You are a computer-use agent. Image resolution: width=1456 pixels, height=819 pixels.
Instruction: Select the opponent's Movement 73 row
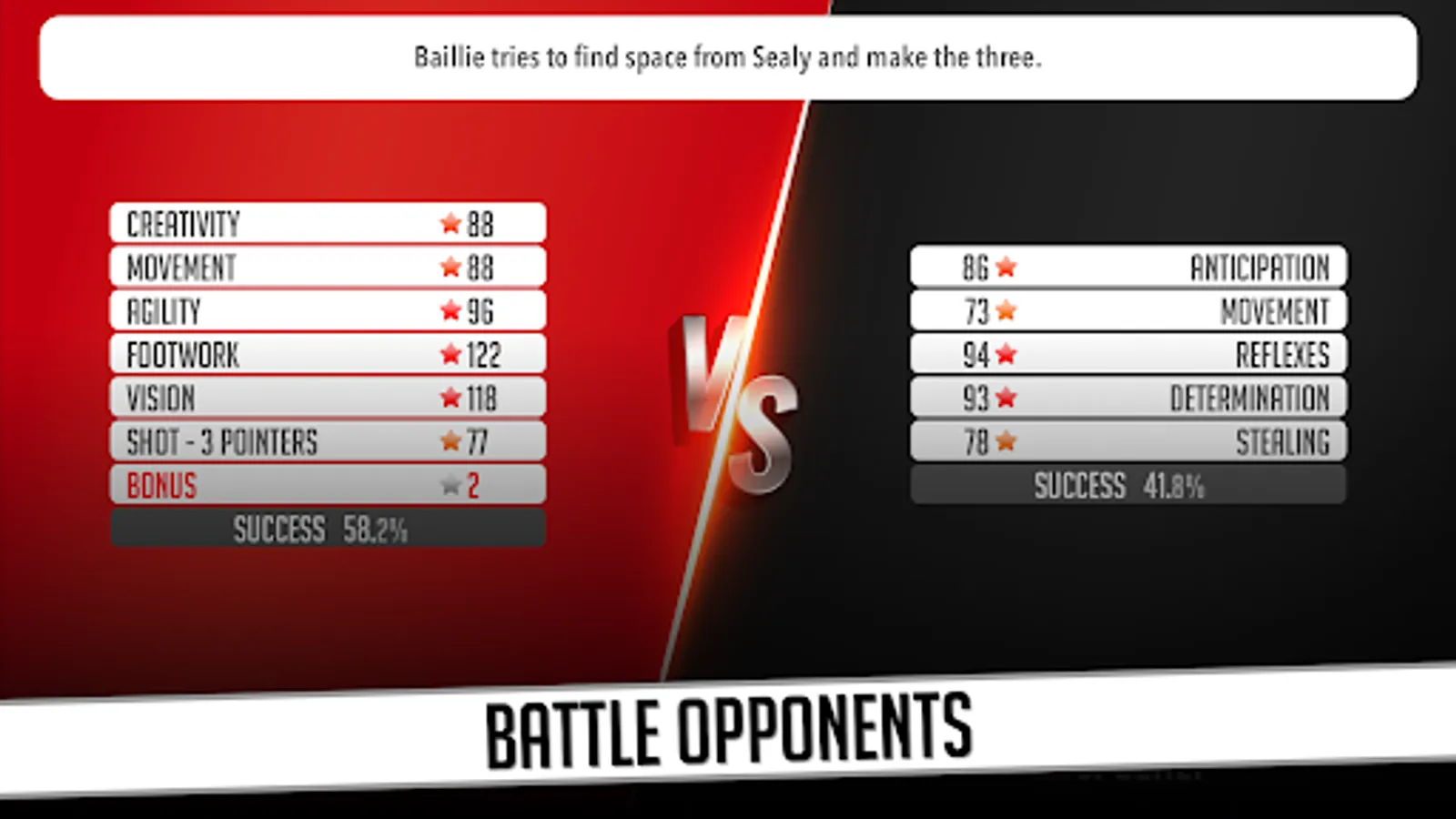coord(1128,309)
